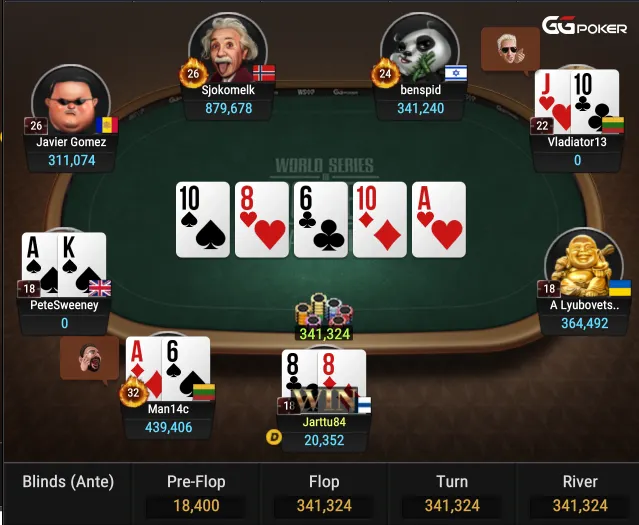Select Javier Gomez's player avatar
Screen dimensions: 639x525
[70, 101]
